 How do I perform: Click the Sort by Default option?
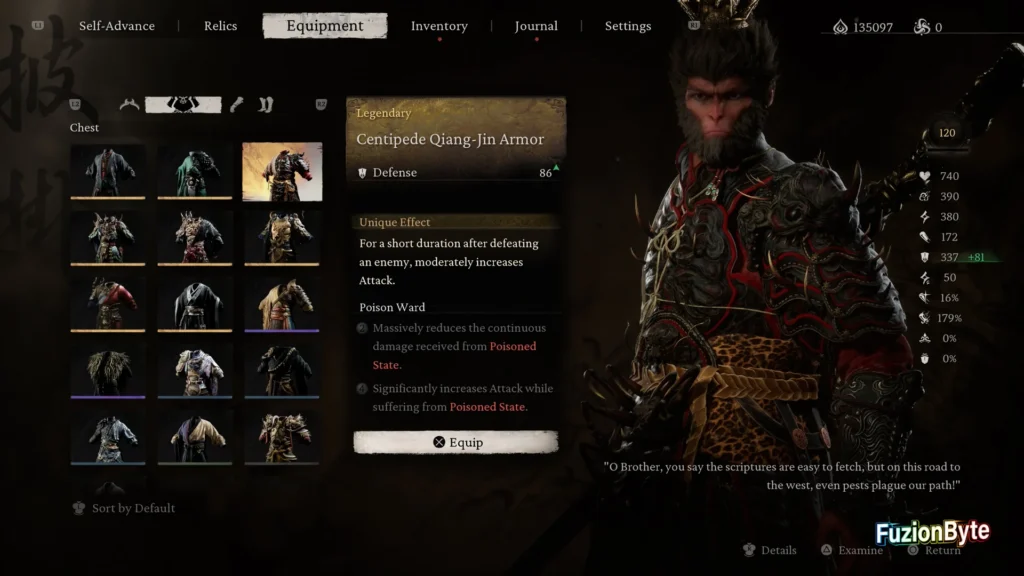point(124,508)
